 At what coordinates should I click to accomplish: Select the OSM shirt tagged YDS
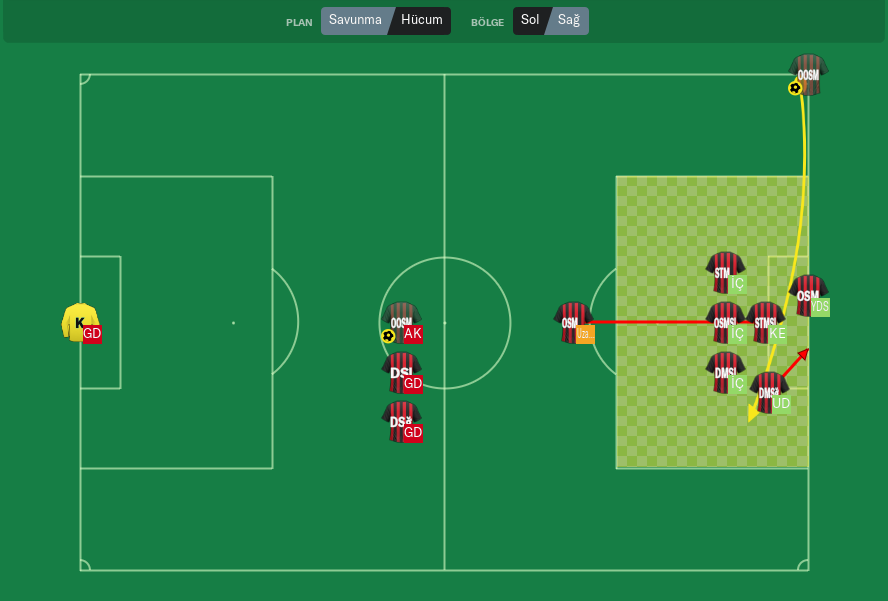point(807,295)
